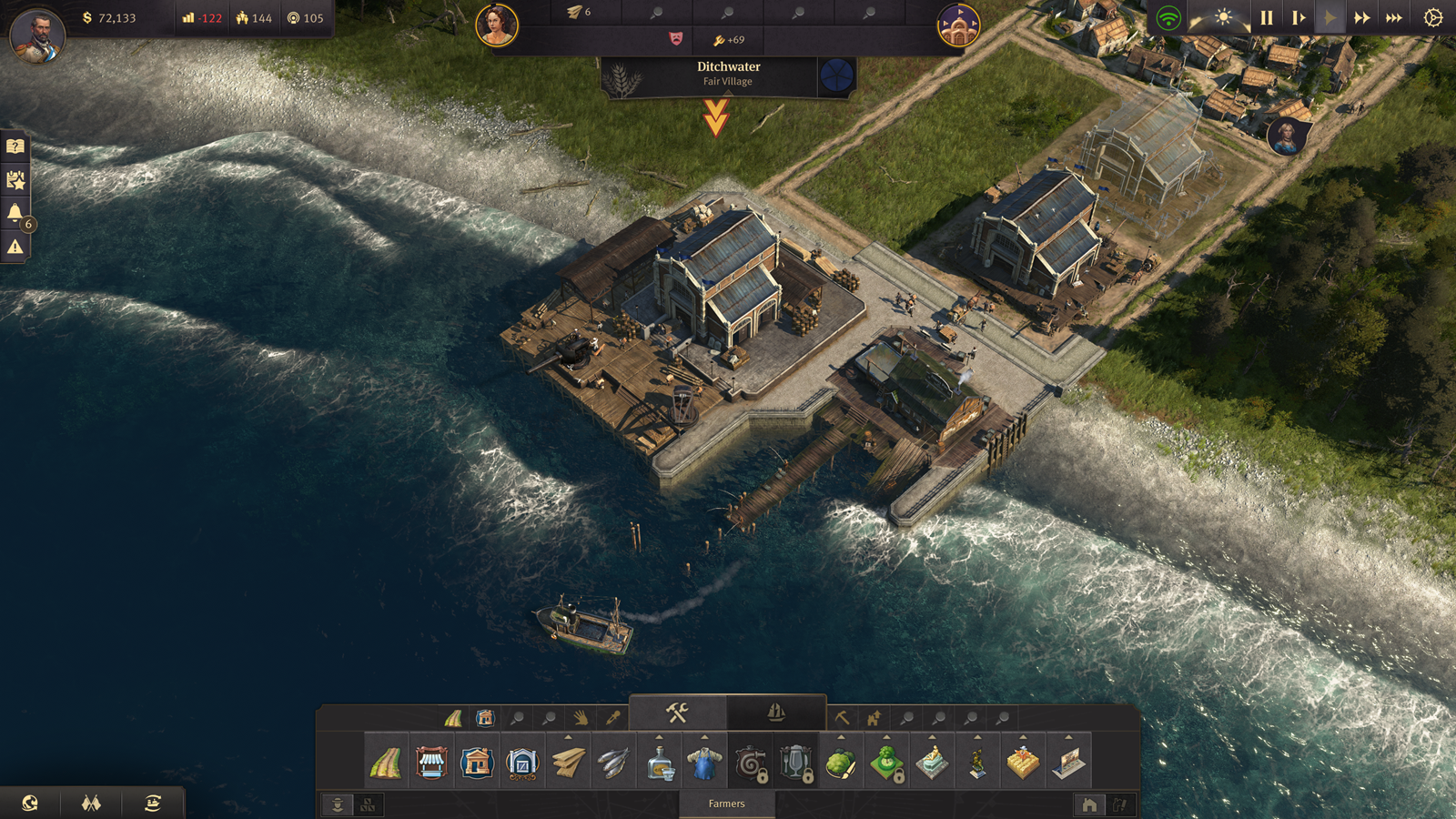Image resolution: width=1456 pixels, height=819 pixels.
Task: Switch to the hammer and wrench build tab
Action: 677,713
